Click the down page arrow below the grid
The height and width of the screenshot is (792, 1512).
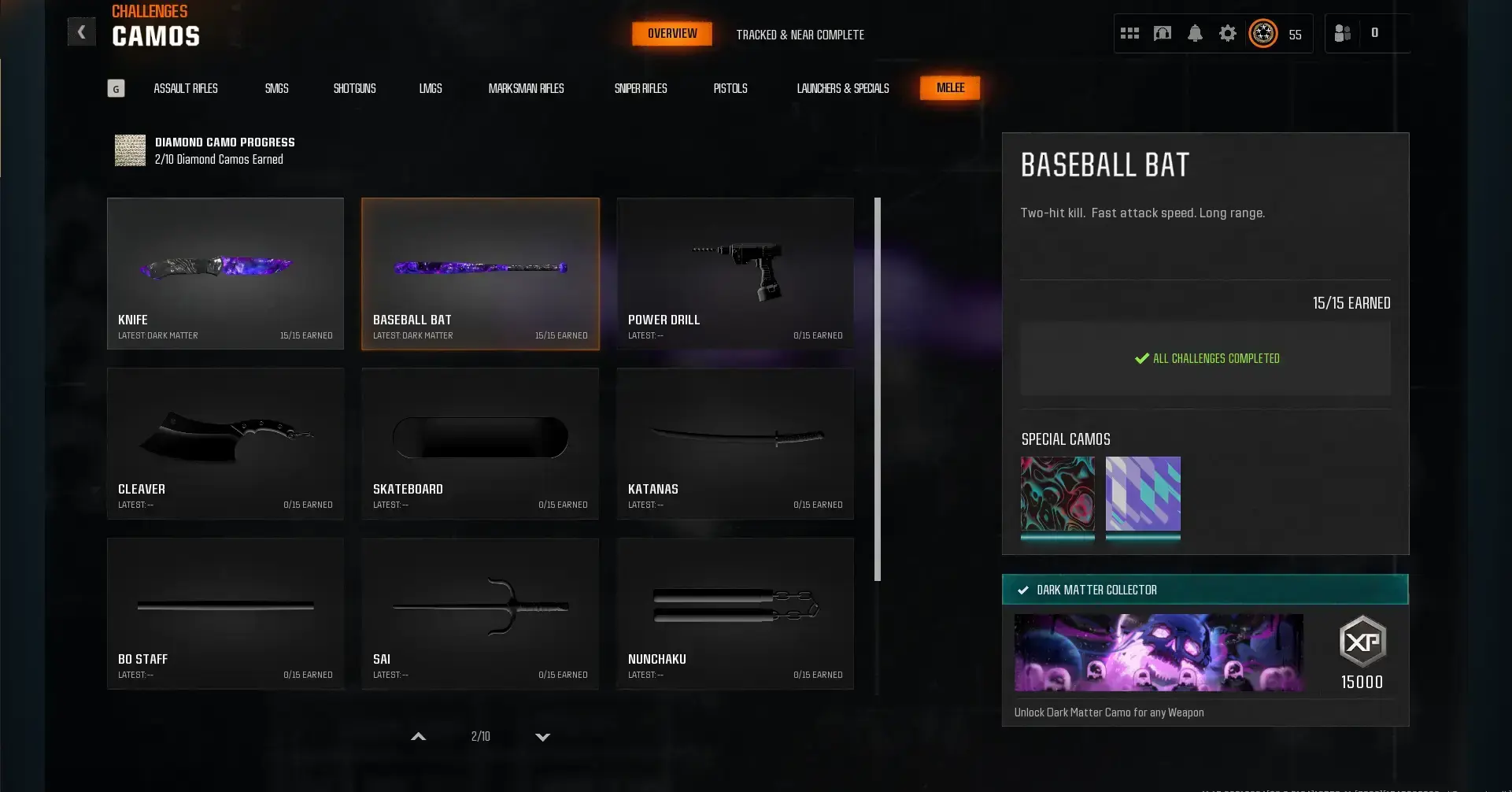pyautogui.click(x=542, y=738)
